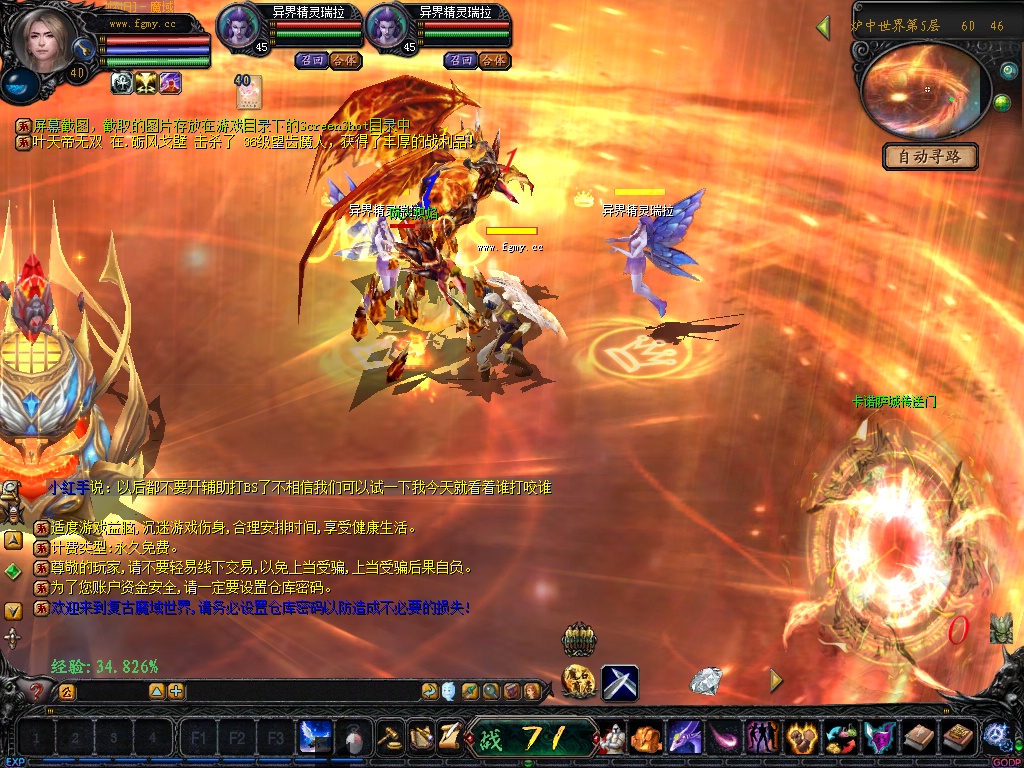Click the diamond gem icon
The height and width of the screenshot is (768, 1024).
pos(706,681)
